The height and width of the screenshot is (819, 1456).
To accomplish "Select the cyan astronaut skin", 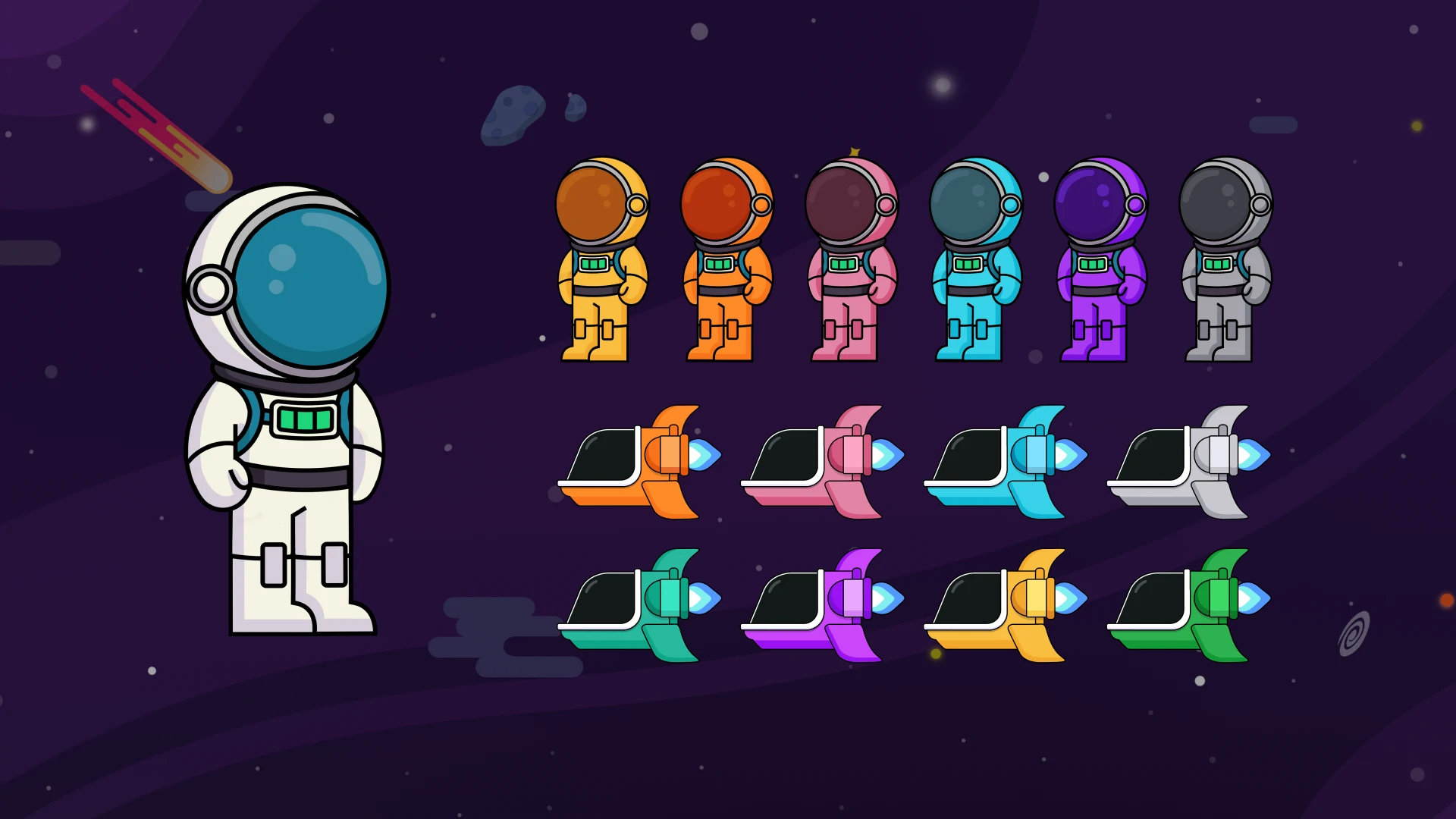I will [976, 259].
